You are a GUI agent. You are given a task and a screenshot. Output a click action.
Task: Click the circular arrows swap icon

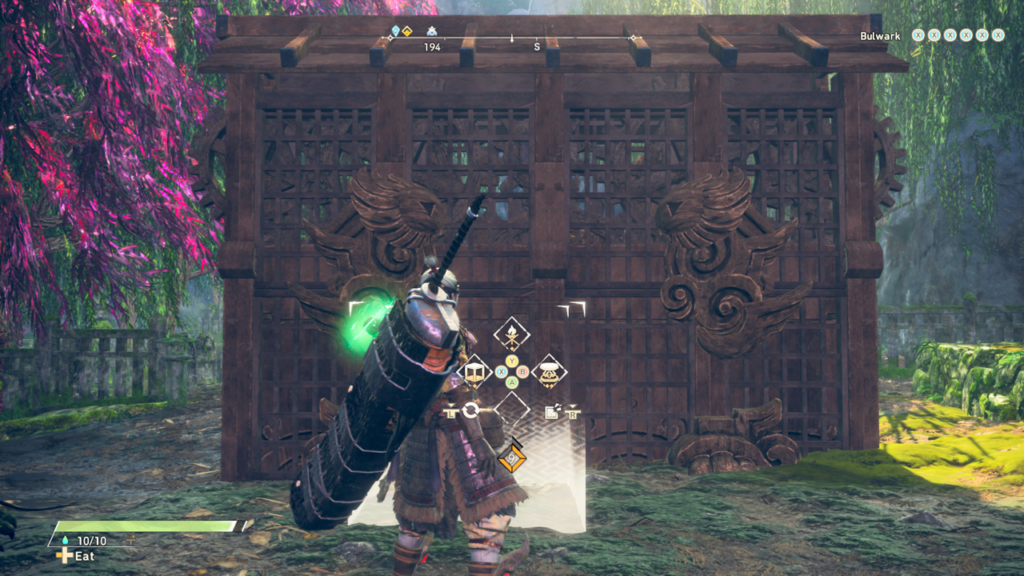click(x=470, y=410)
